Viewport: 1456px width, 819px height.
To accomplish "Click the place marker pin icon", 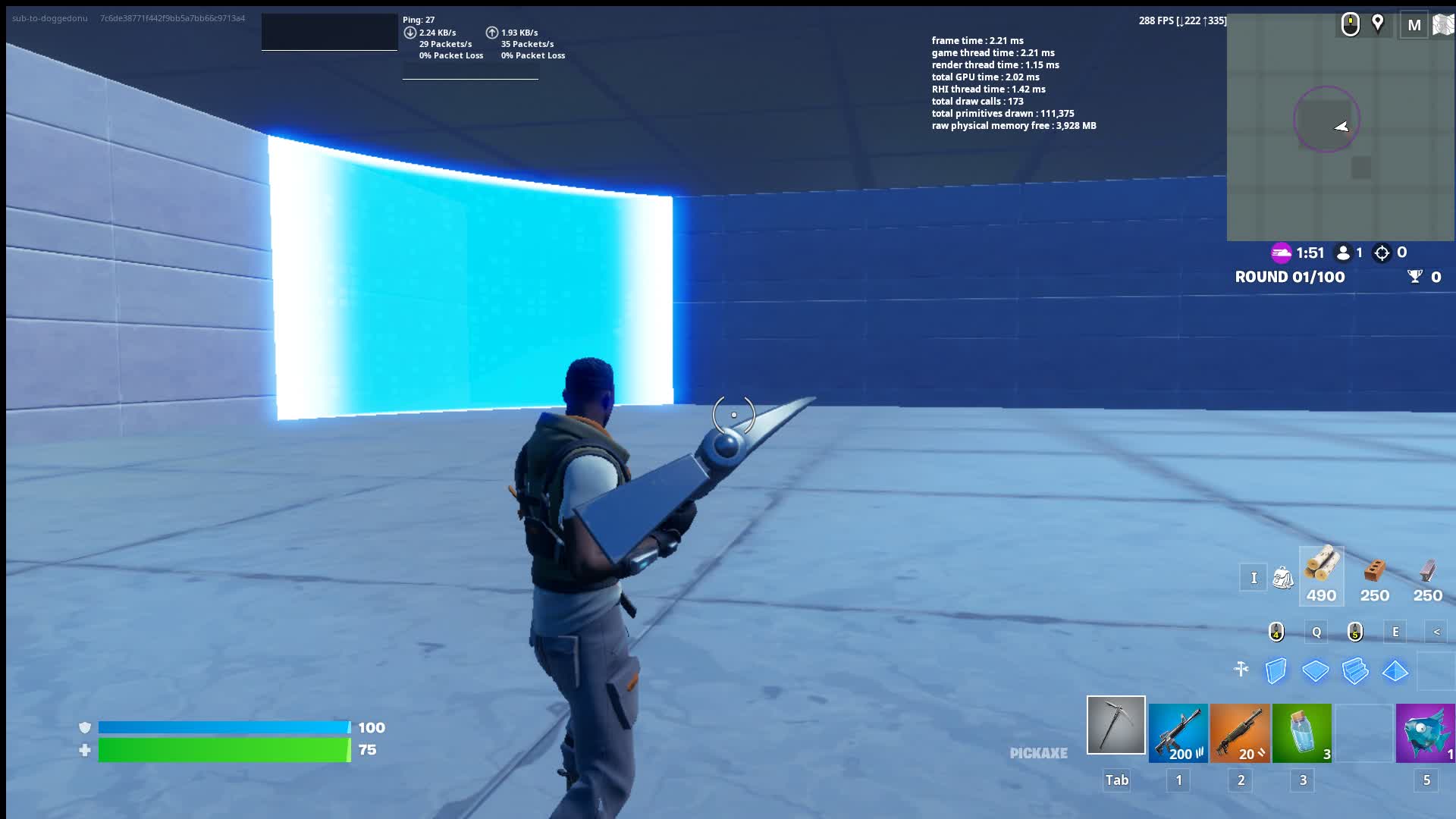I will coord(1378,24).
